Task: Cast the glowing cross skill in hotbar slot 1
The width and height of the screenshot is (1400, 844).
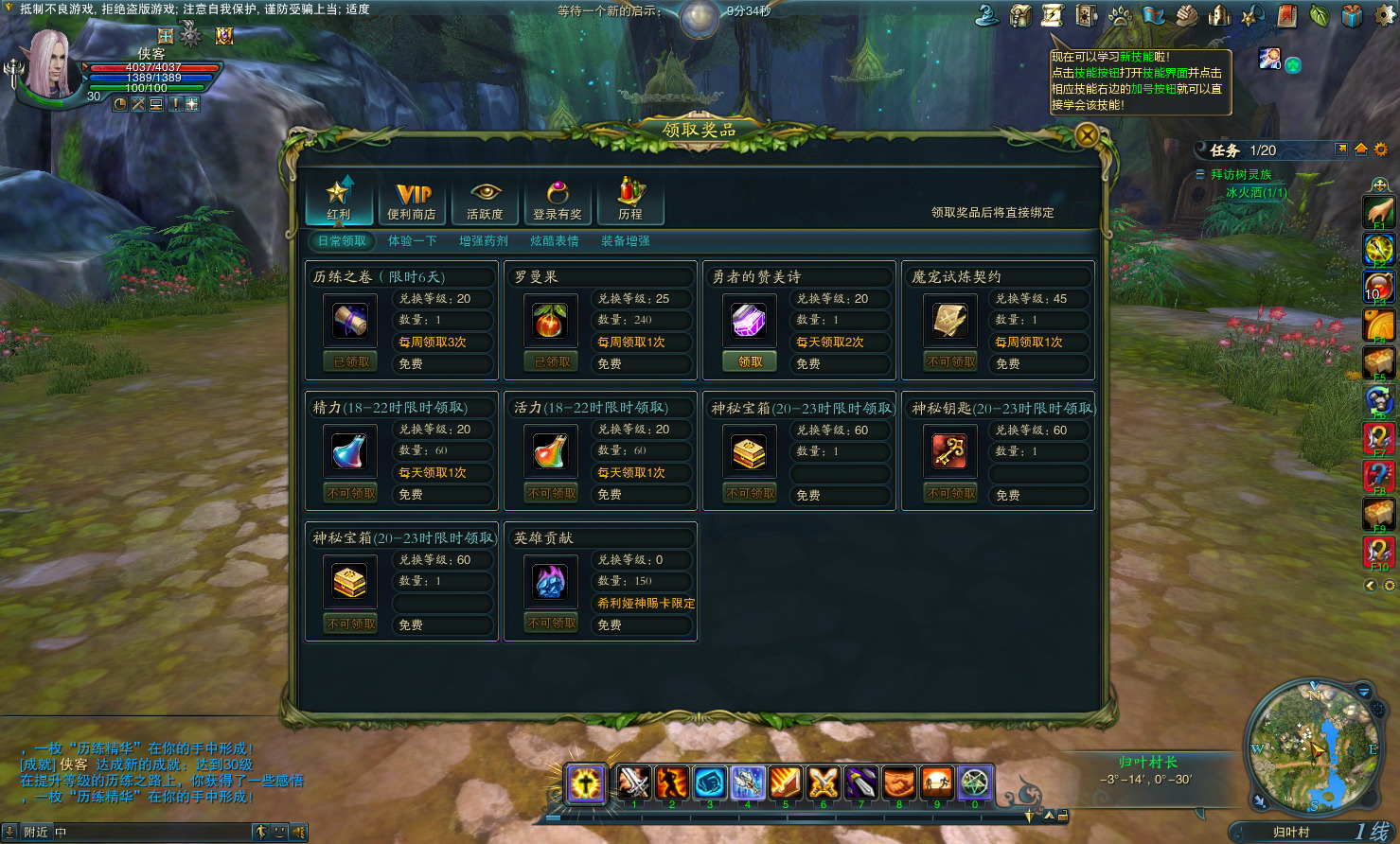Action: click(587, 783)
